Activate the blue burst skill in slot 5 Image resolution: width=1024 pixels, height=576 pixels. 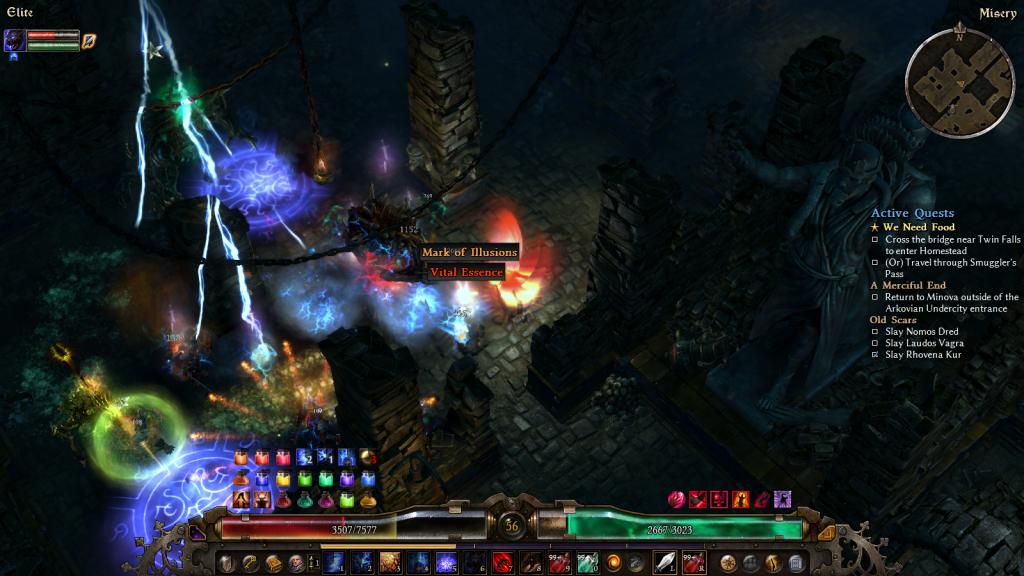coord(446,562)
